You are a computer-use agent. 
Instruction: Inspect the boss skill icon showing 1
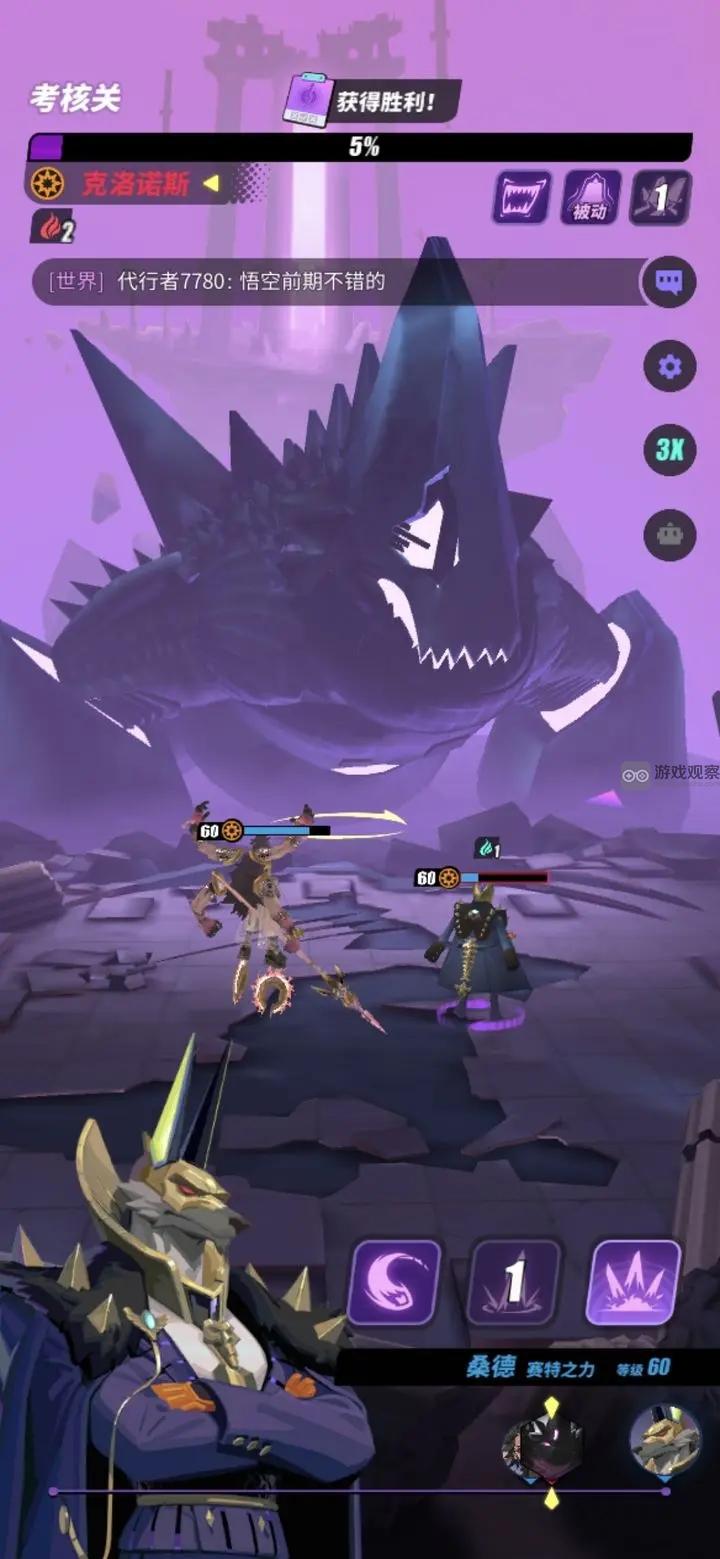click(x=660, y=197)
